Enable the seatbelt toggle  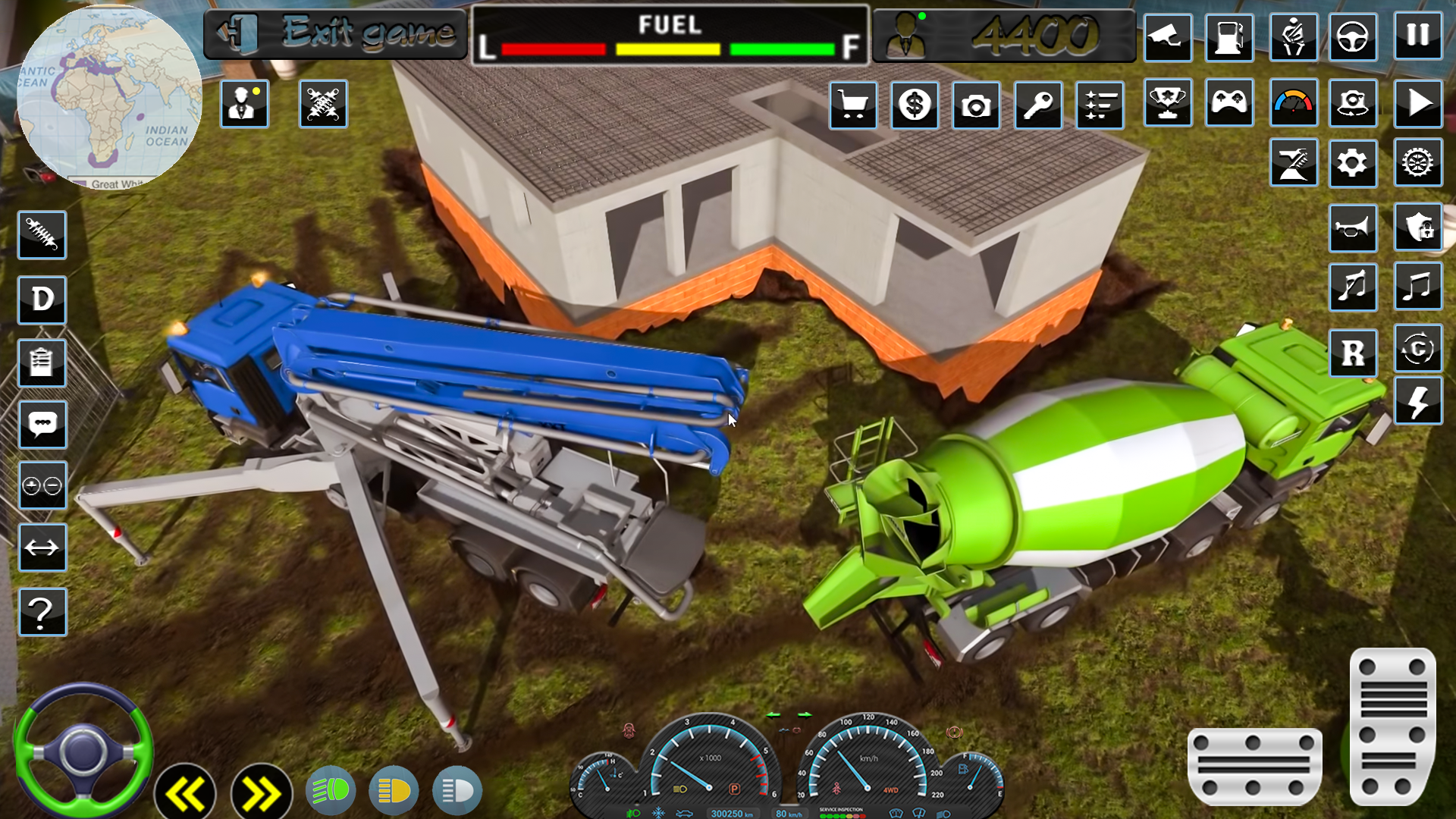coord(1293,38)
